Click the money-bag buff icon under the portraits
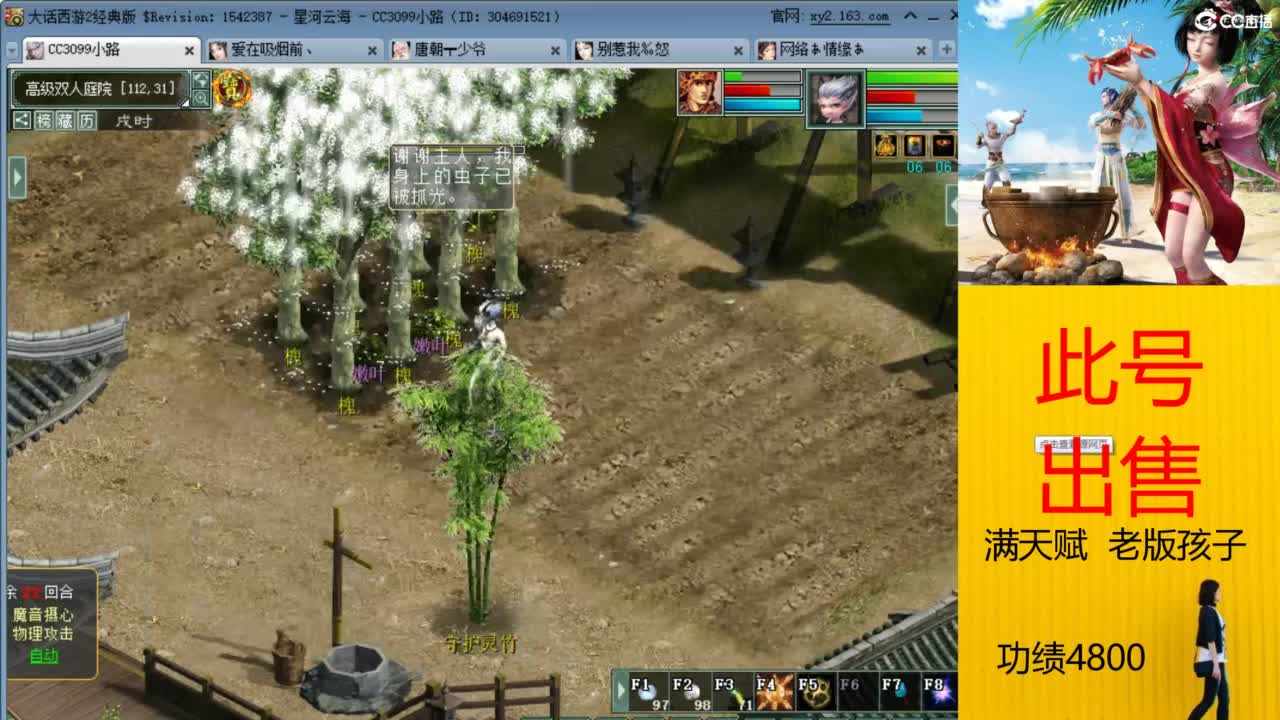The image size is (1280, 720). [885, 145]
